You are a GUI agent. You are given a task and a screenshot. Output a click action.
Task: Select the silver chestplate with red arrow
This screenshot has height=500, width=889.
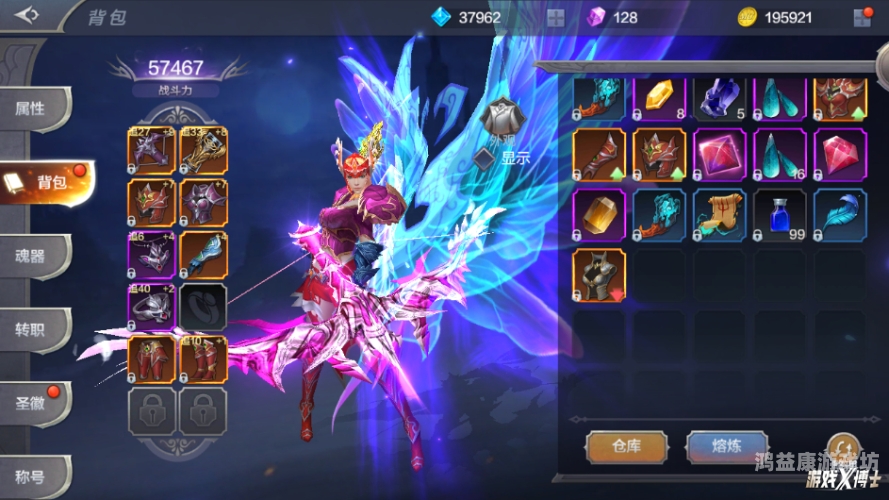(599, 275)
